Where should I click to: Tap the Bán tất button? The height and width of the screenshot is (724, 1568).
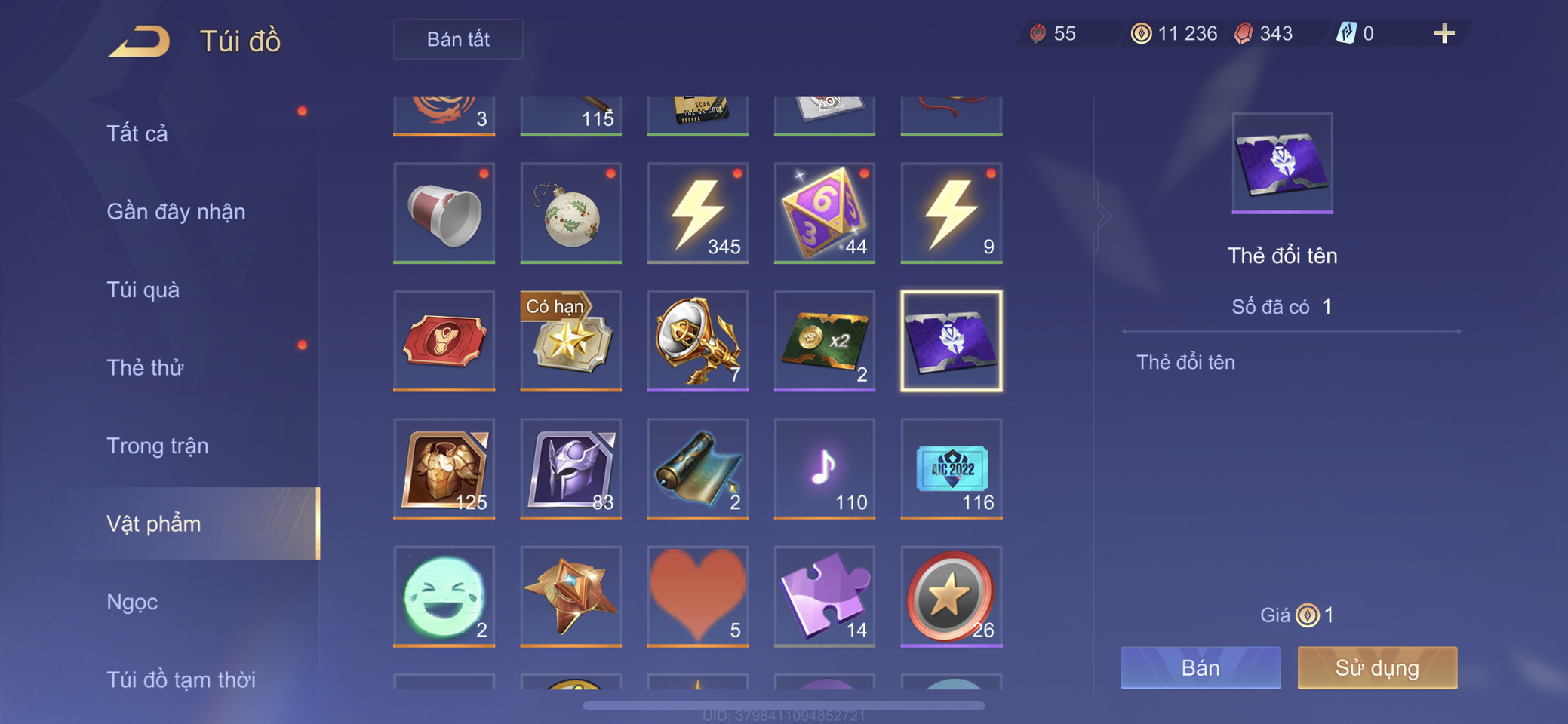[x=458, y=39]
